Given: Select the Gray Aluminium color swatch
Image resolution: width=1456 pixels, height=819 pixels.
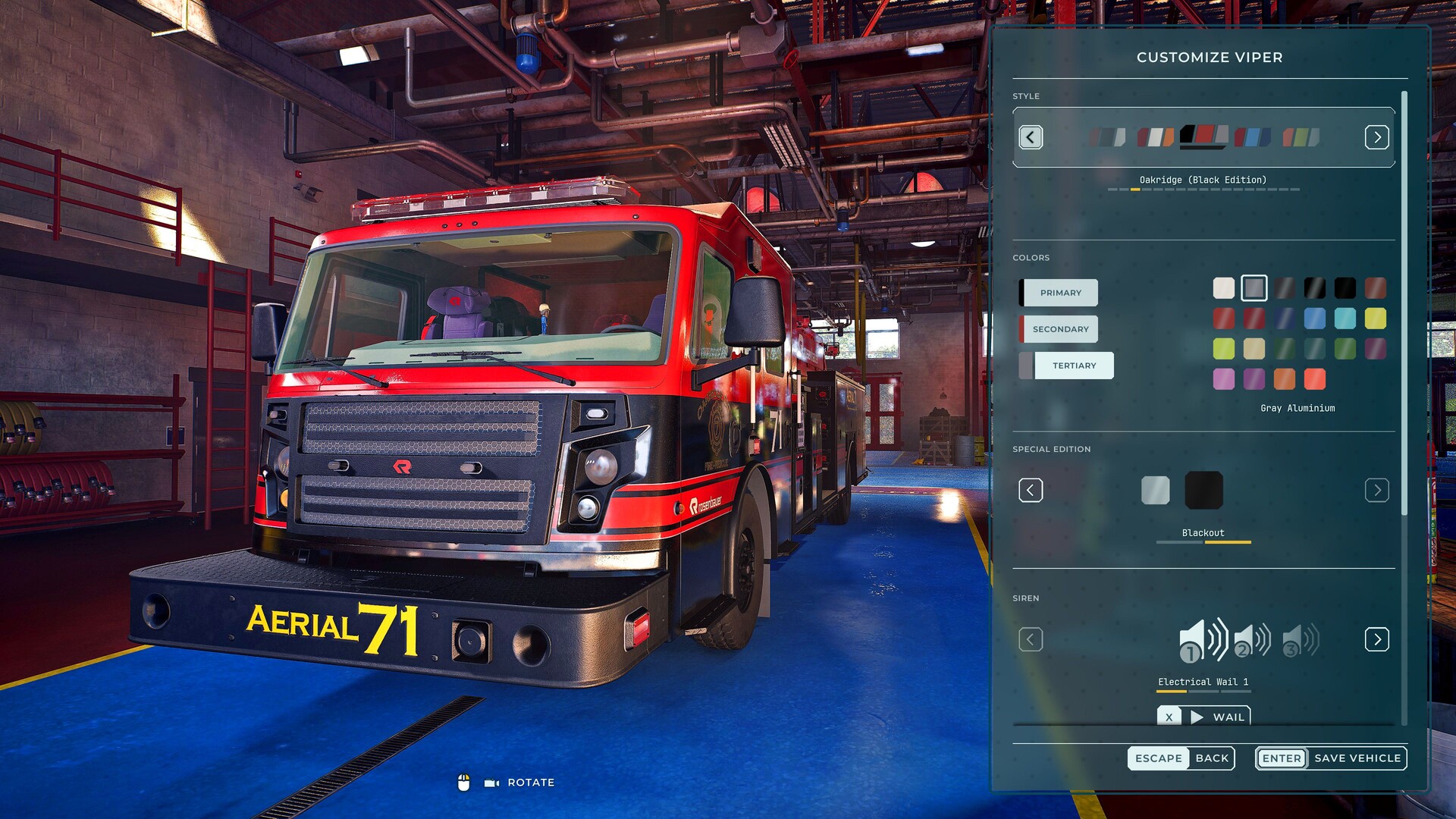Looking at the screenshot, I should [1255, 288].
